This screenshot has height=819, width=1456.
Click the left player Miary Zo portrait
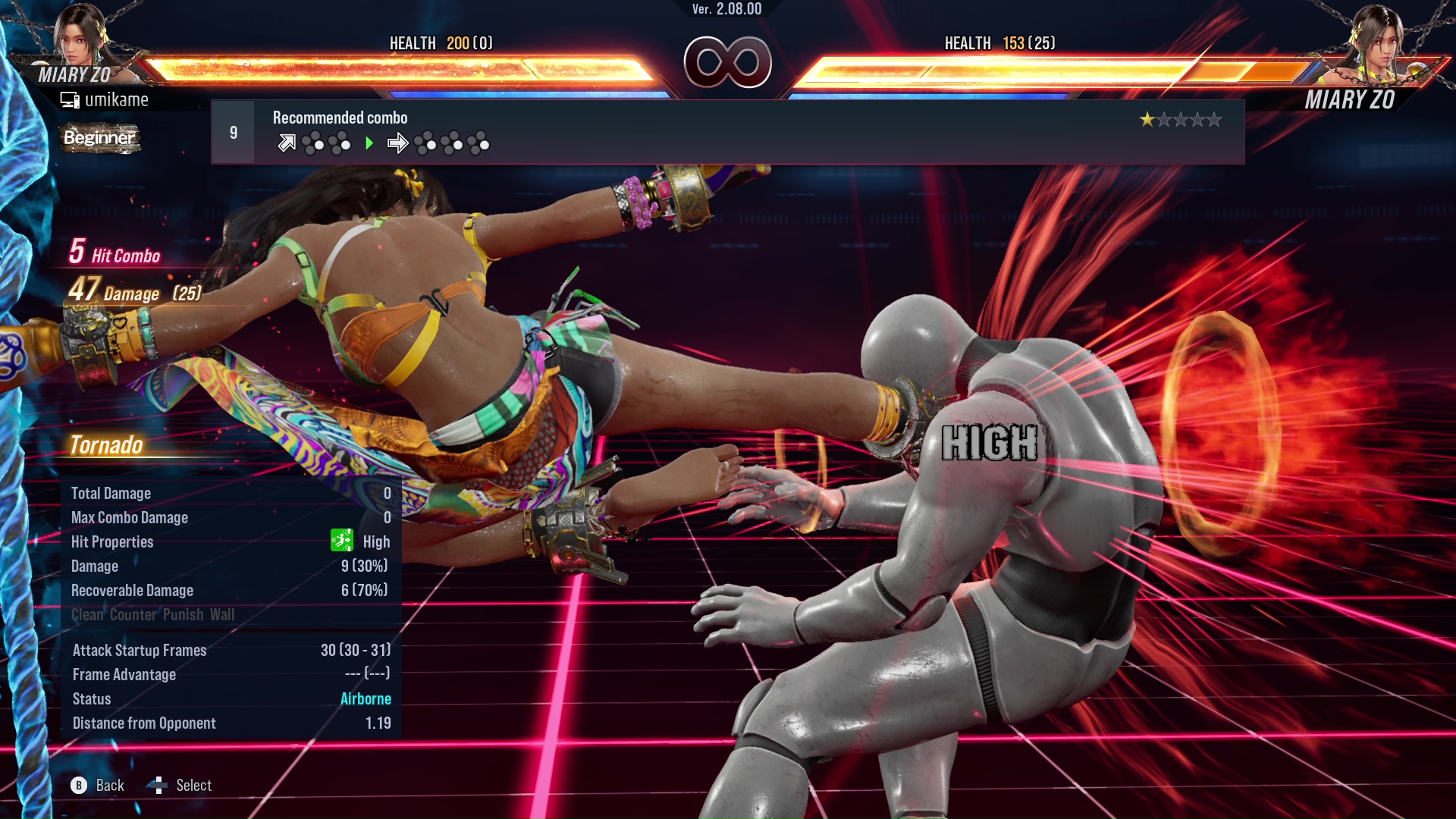coord(80,36)
